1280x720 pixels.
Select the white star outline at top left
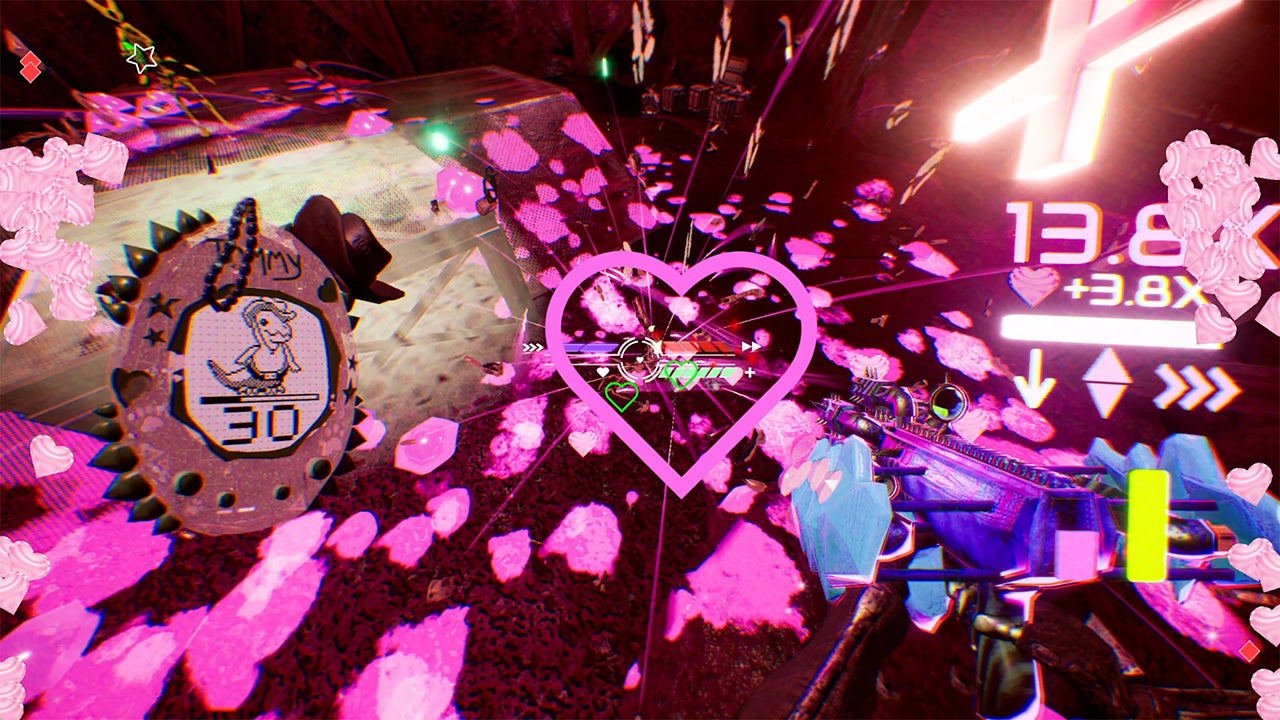point(139,56)
